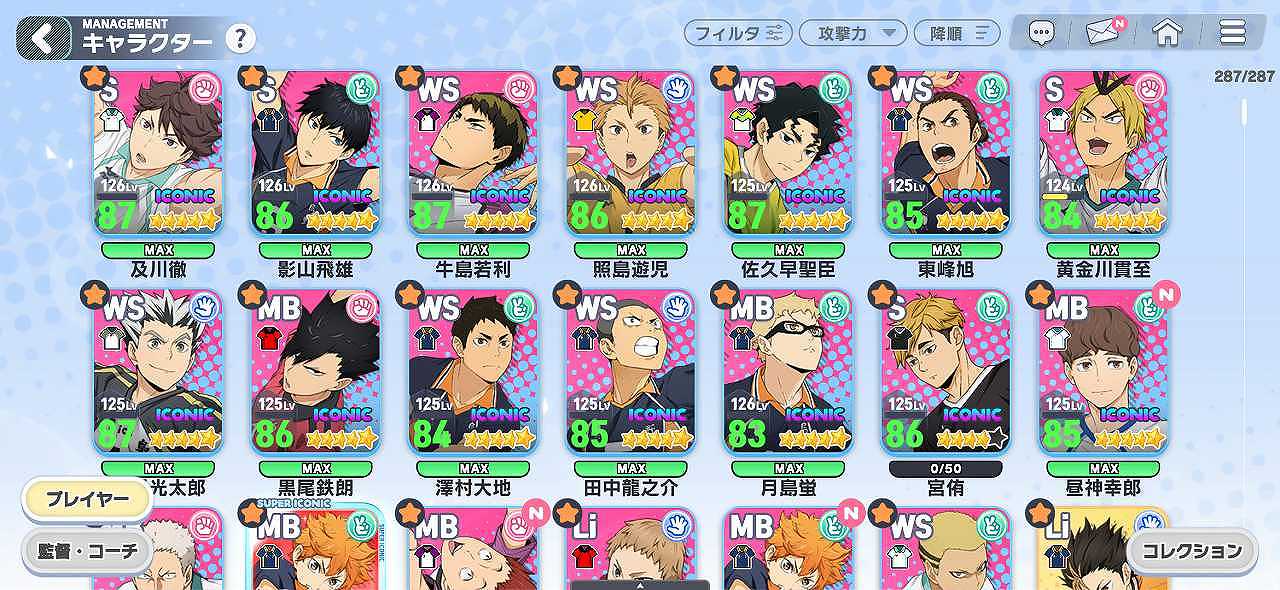This screenshot has height=590, width=1280.
Task: Switch to the 監督・コーチ tab
Action: pos(87,551)
